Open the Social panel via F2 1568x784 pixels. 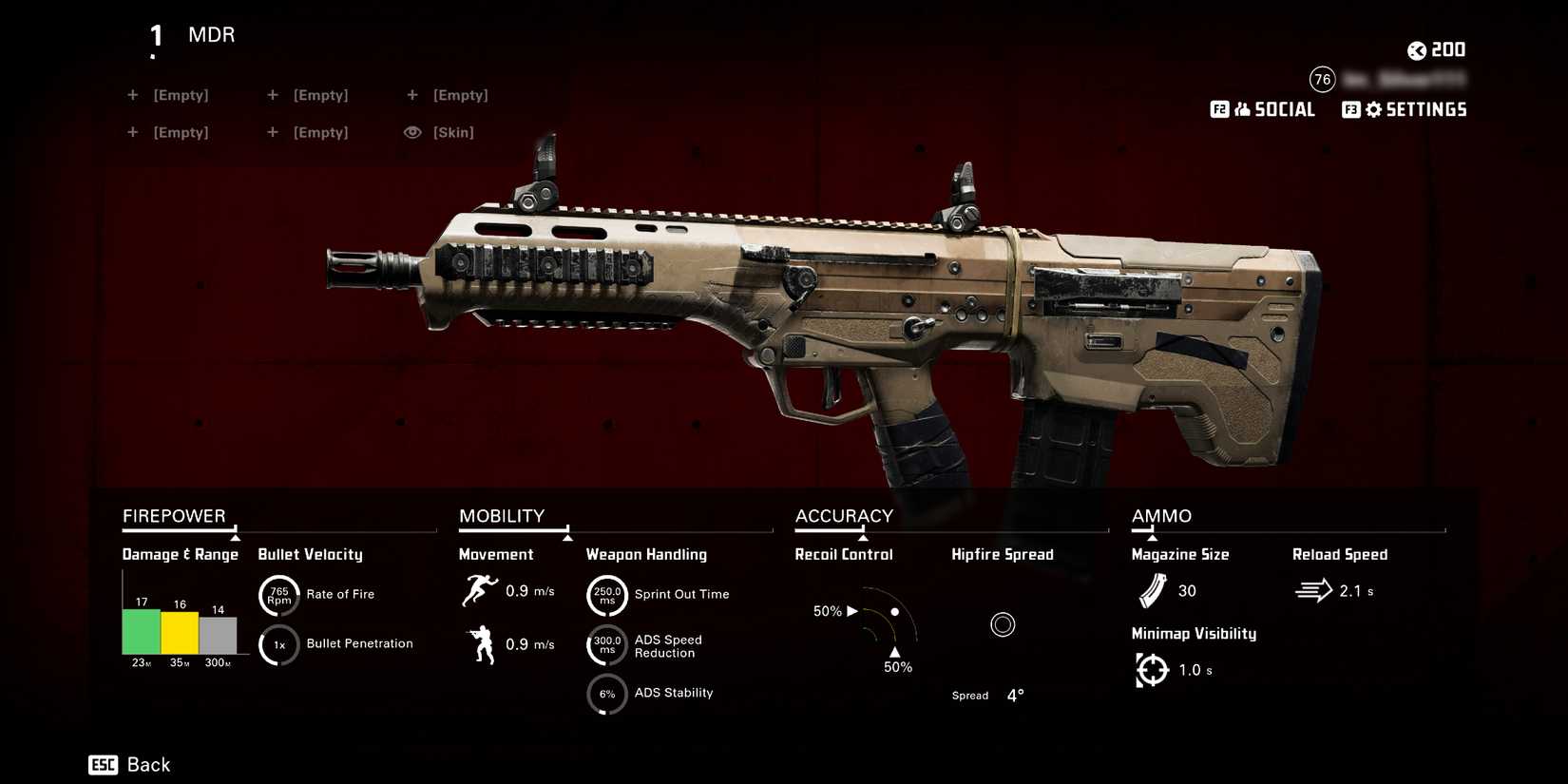click(x=1263, y=109)
